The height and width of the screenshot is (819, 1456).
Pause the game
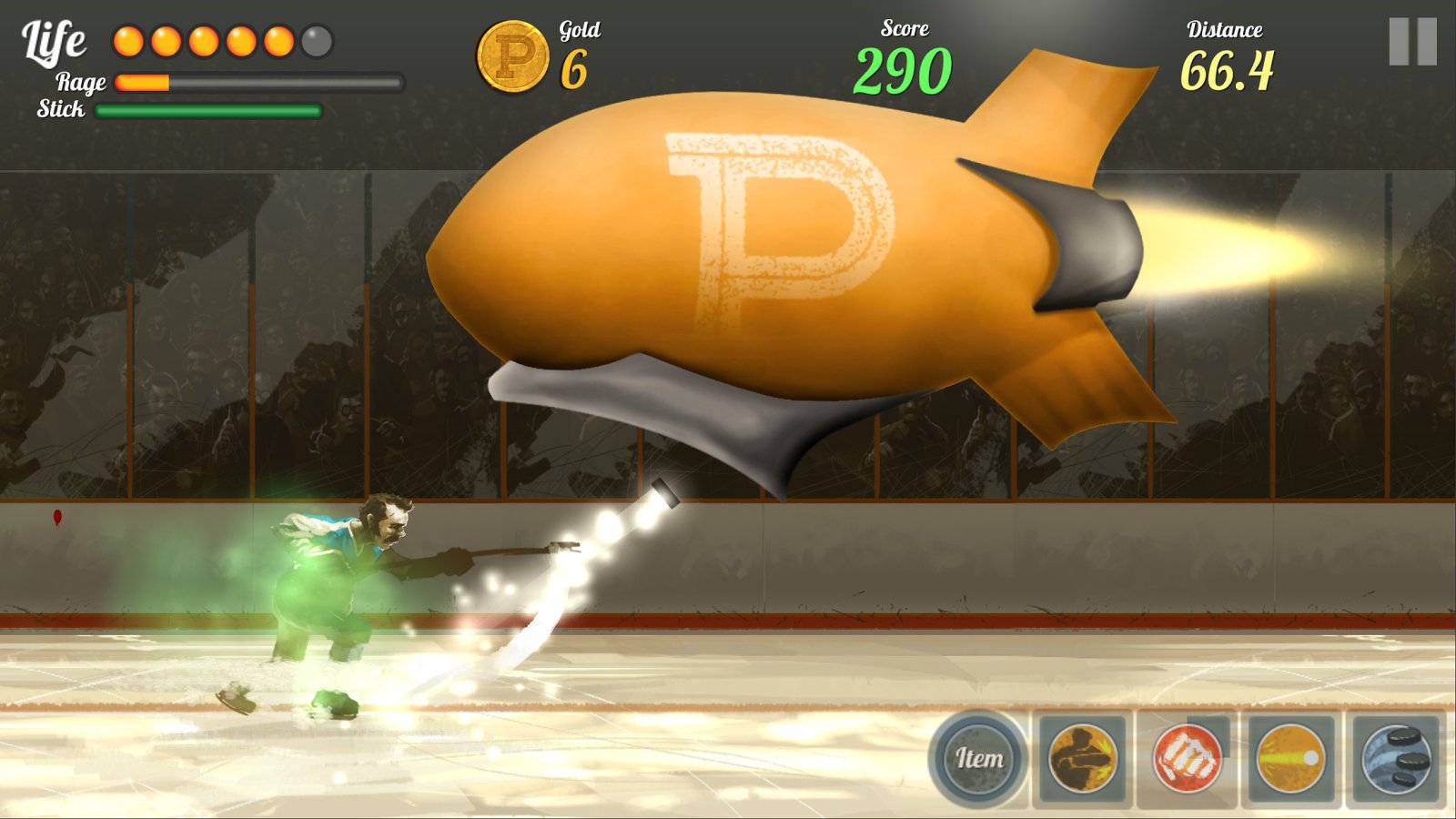point(1412,42)
